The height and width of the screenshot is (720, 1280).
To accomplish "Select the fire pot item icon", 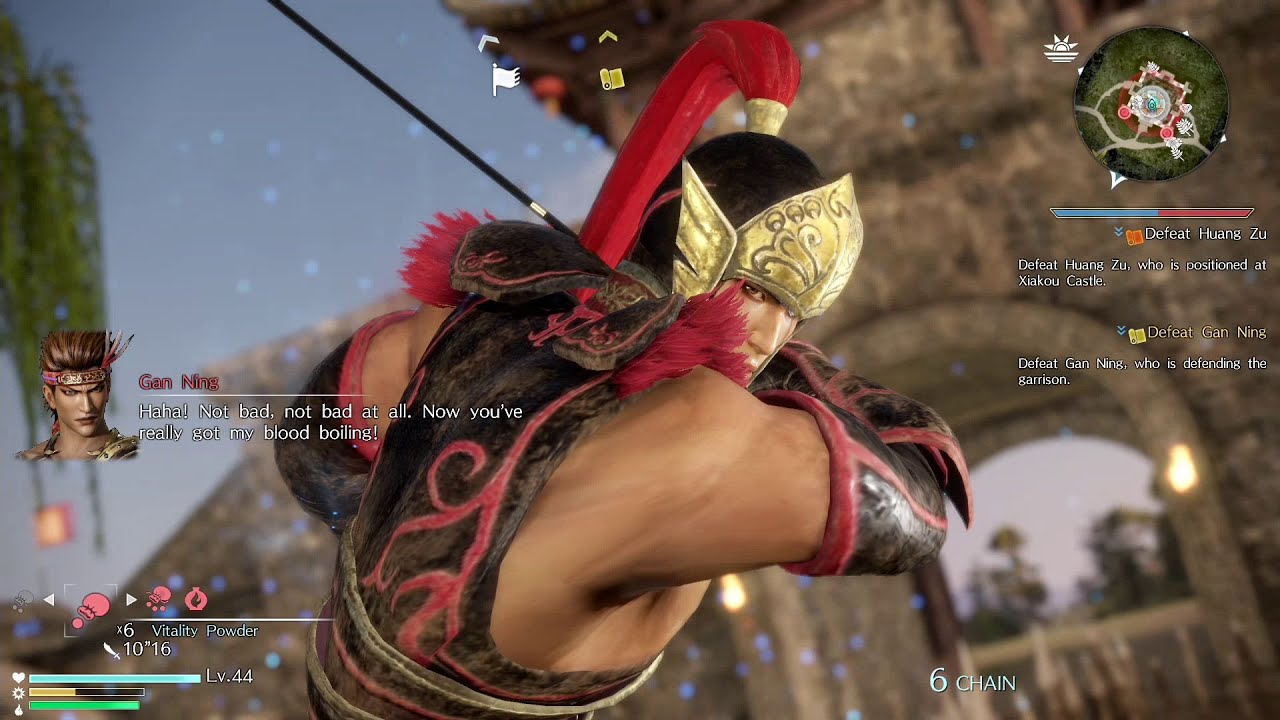I will click(x=197, y=600).
